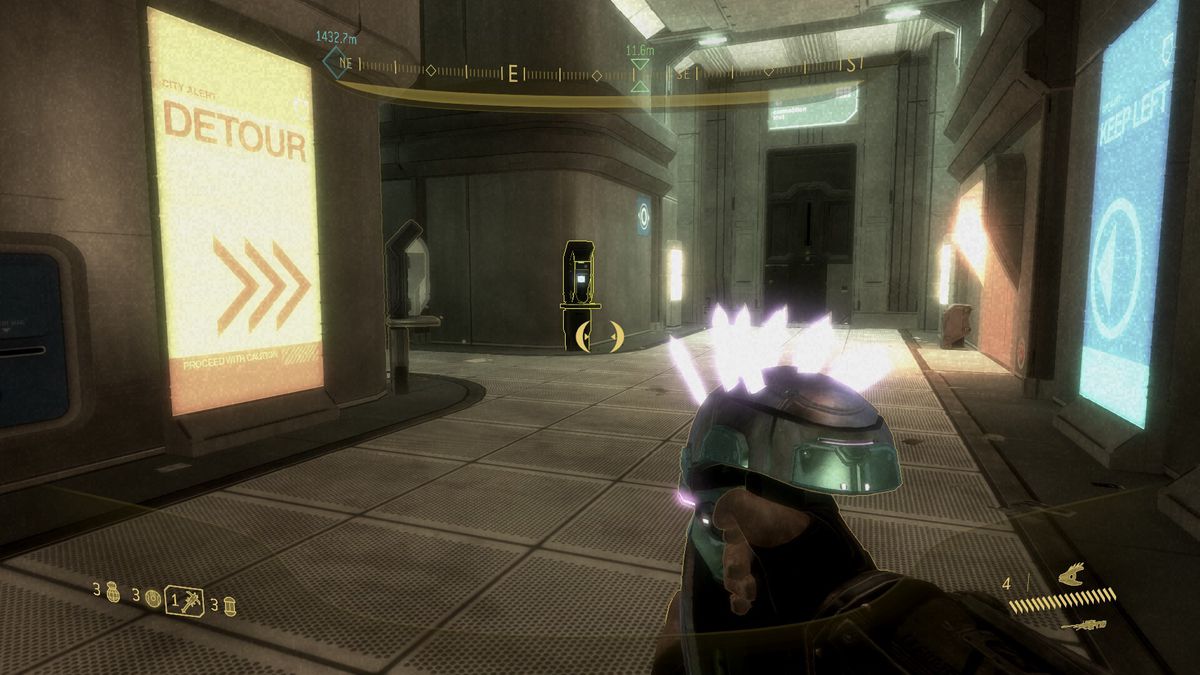Viewport: 1200px width, 675px height.
Task: Choose the firebomb grenade icon
Action: pyautogui.click(x=229, y=604)
